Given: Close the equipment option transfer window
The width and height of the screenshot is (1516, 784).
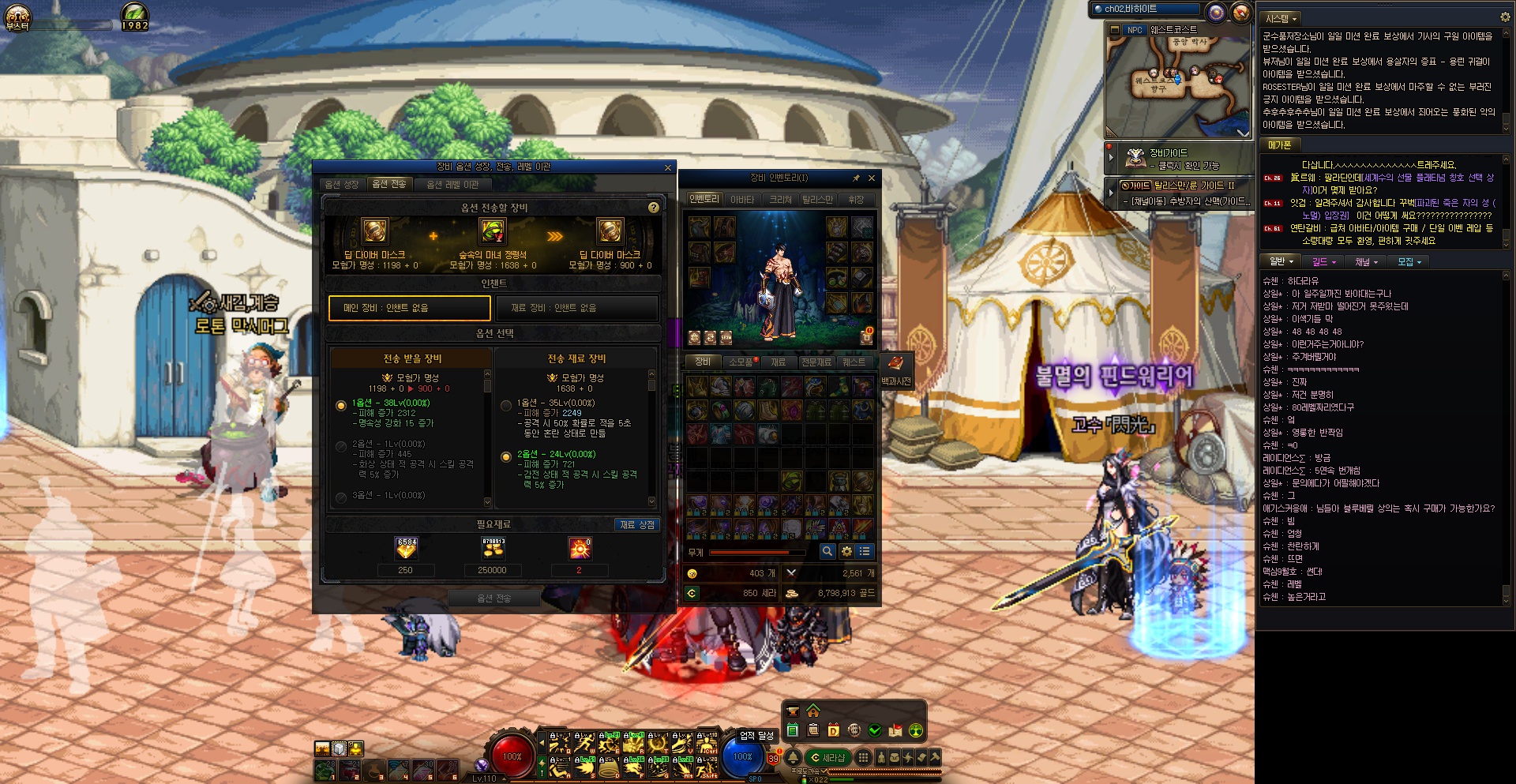Looking at the screenshot, I should click(x=668, y=167).
